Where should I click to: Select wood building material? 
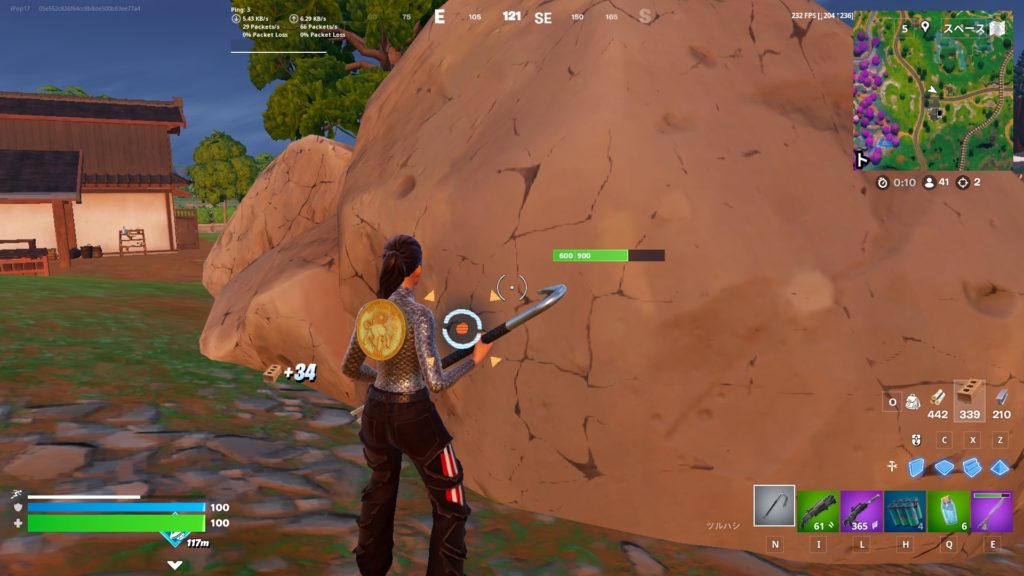[x=938, y=398]
